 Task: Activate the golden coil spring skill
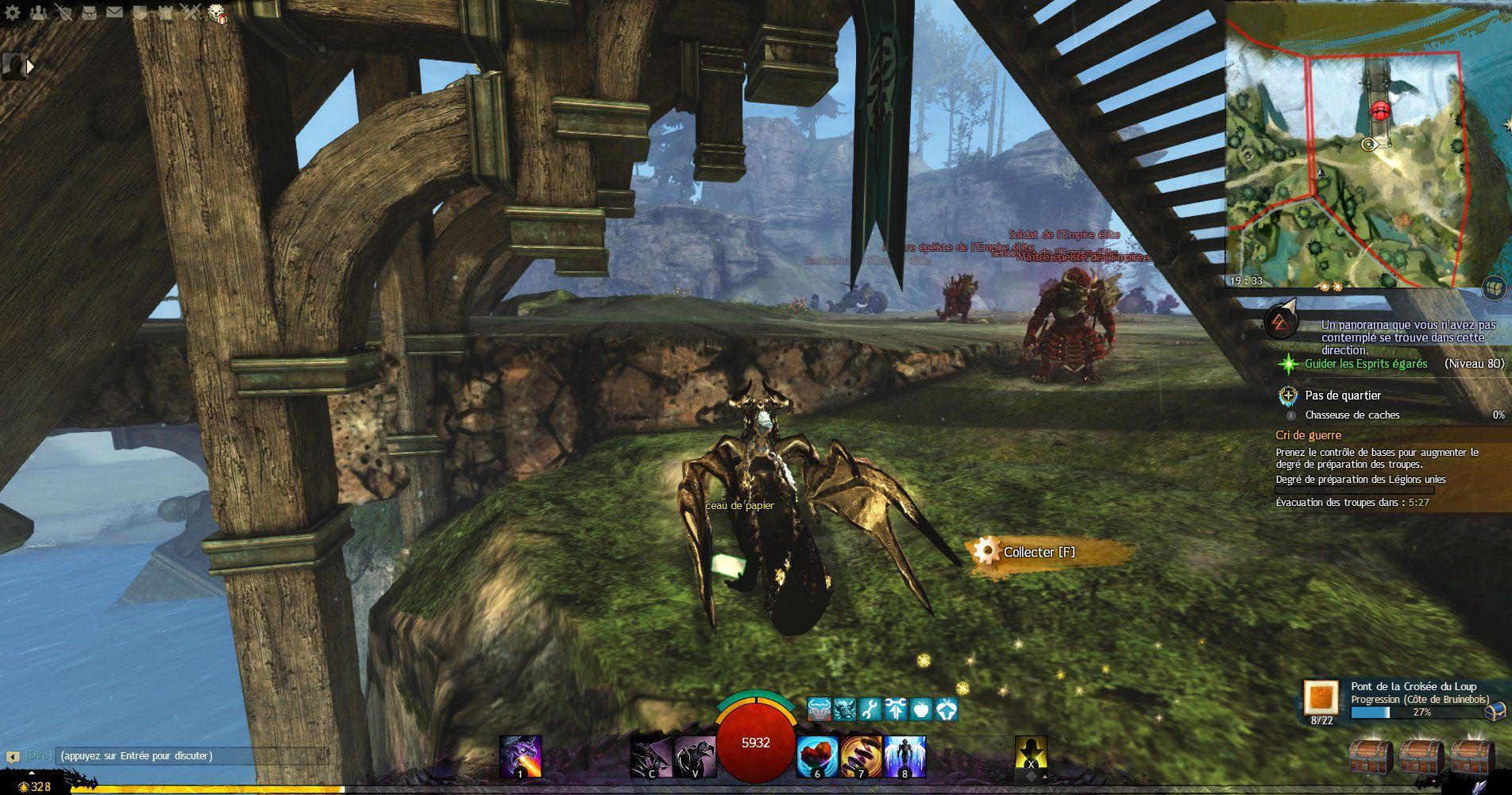860,756
